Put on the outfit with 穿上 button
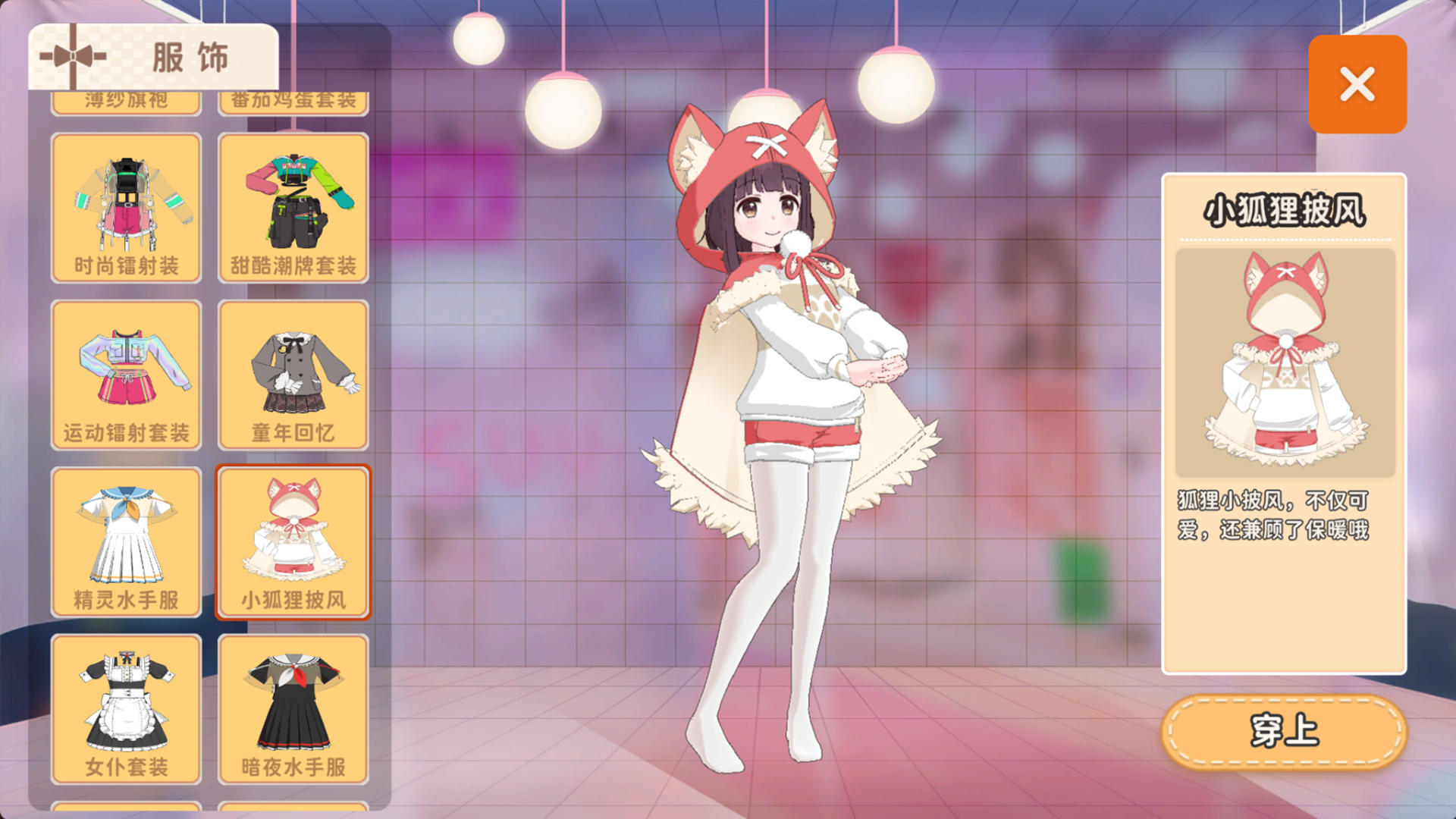Image resolution: width=1456 pixels, height=819 pixels. (x=1284, y=731)
